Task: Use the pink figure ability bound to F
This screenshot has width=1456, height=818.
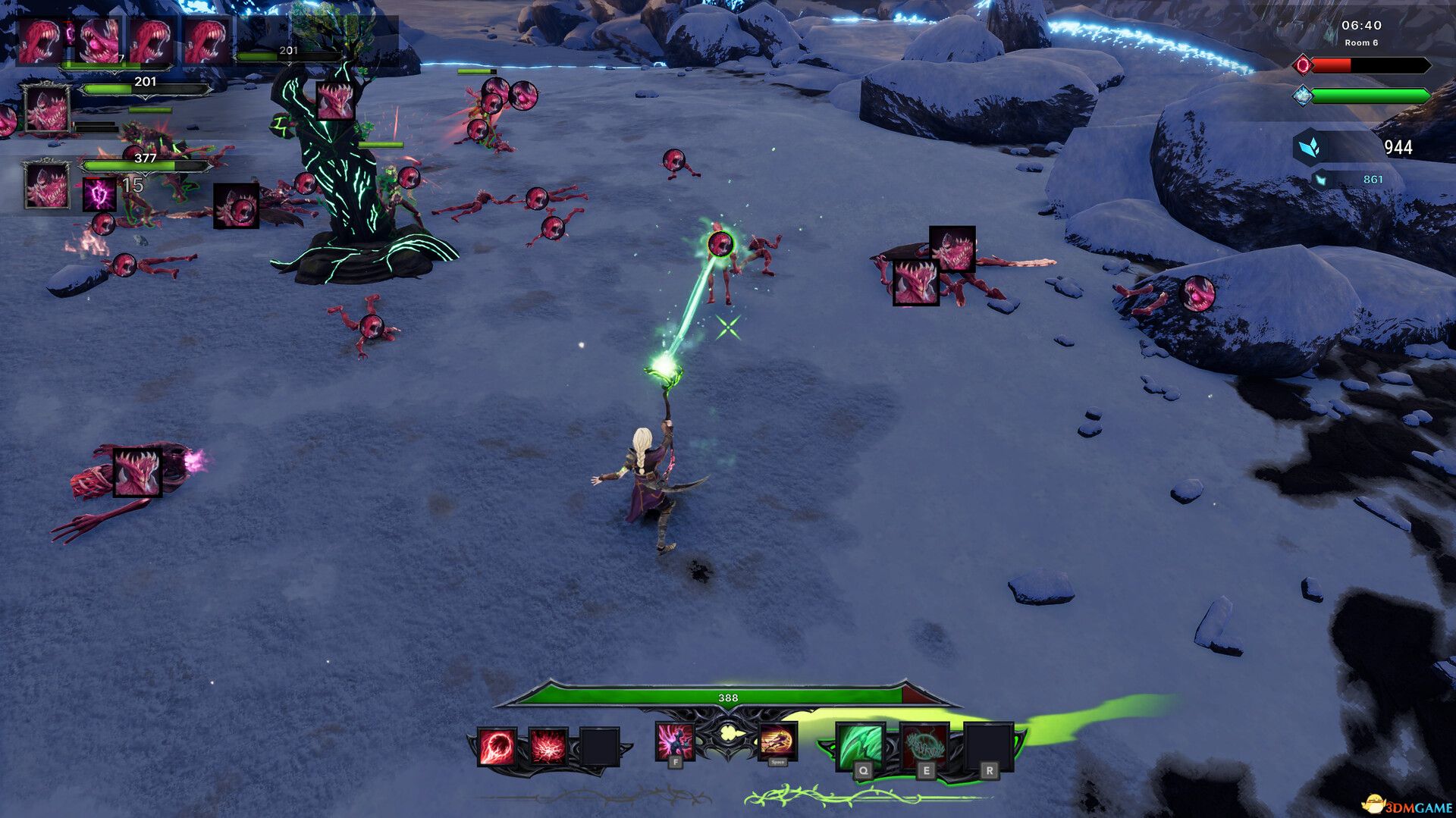Action: tap(674, 741)
